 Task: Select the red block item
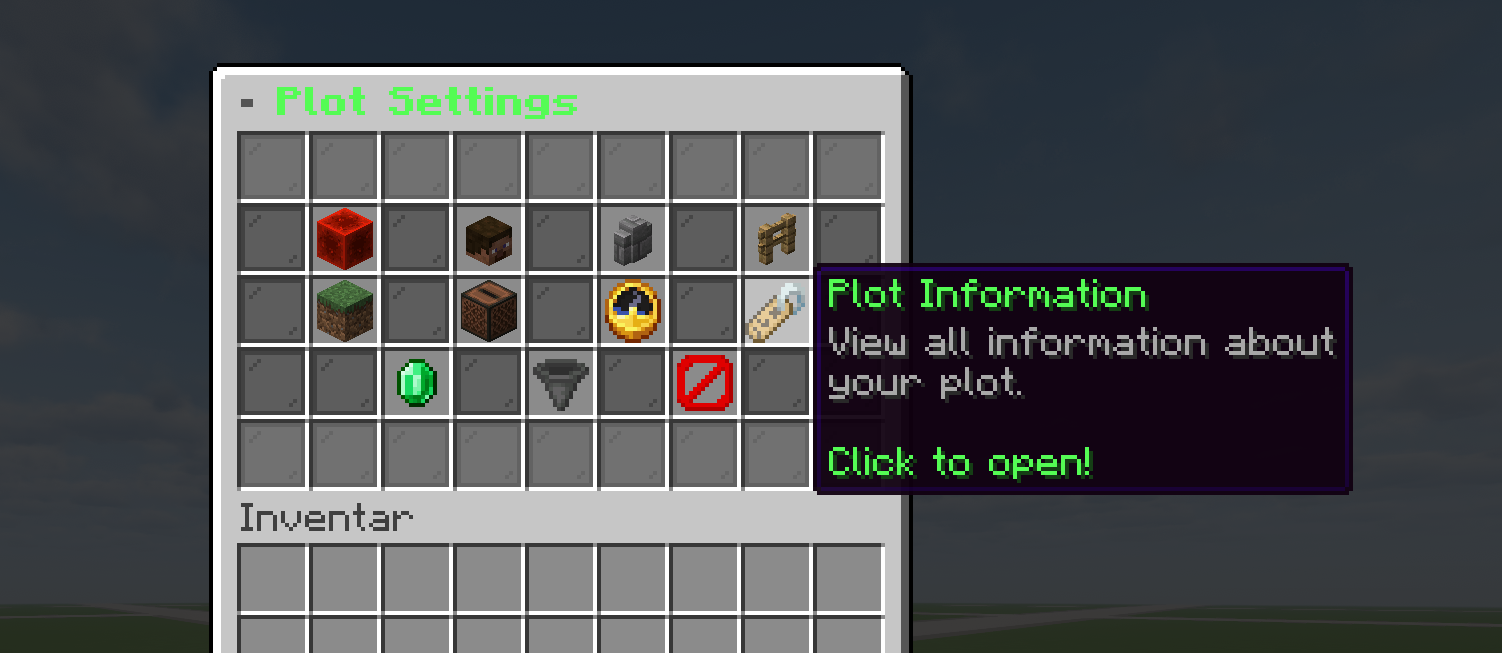[x=344, y=238]
